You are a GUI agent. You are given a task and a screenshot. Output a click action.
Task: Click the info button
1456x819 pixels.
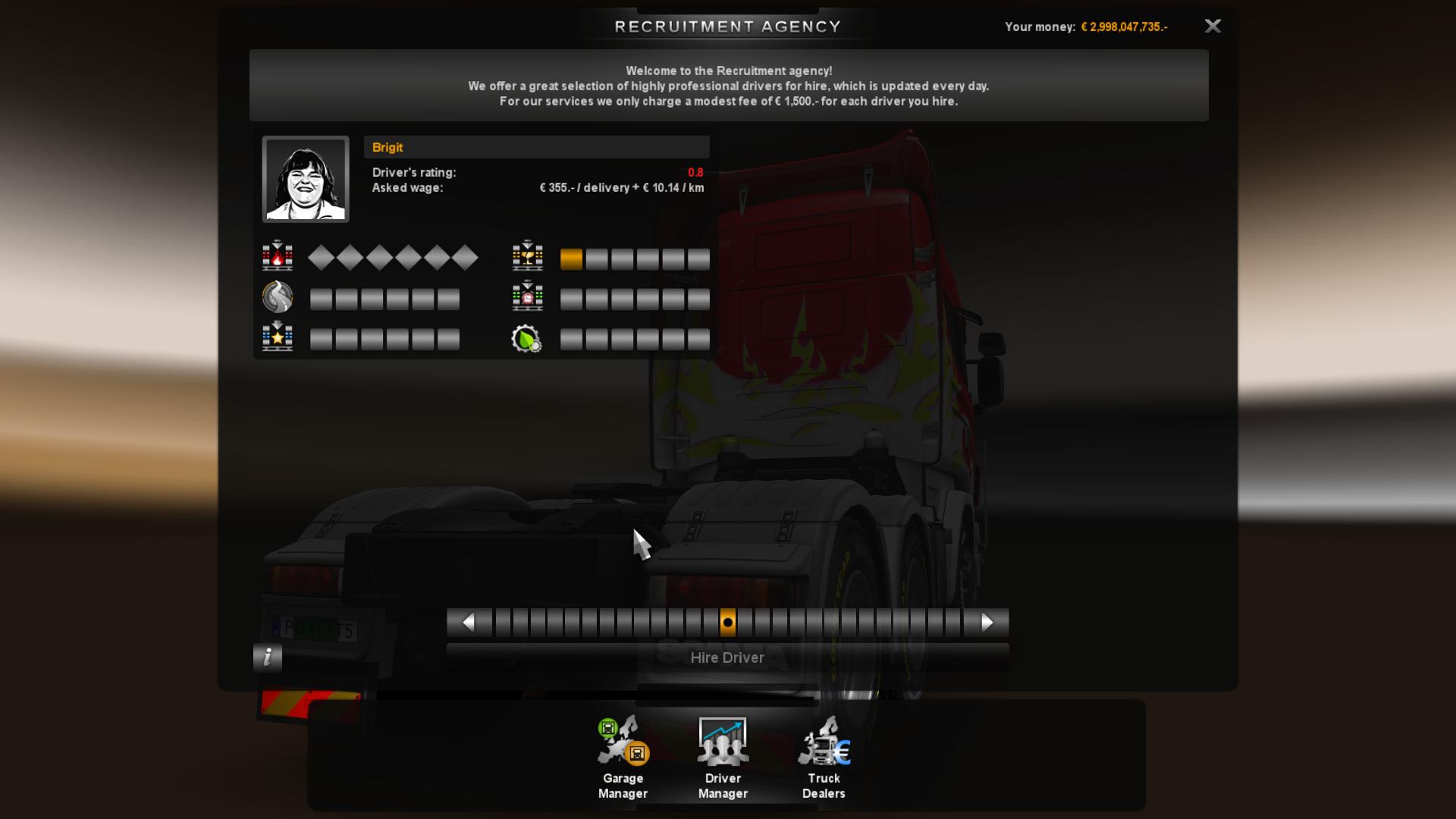pyautogui.click(x=268, y=657)
